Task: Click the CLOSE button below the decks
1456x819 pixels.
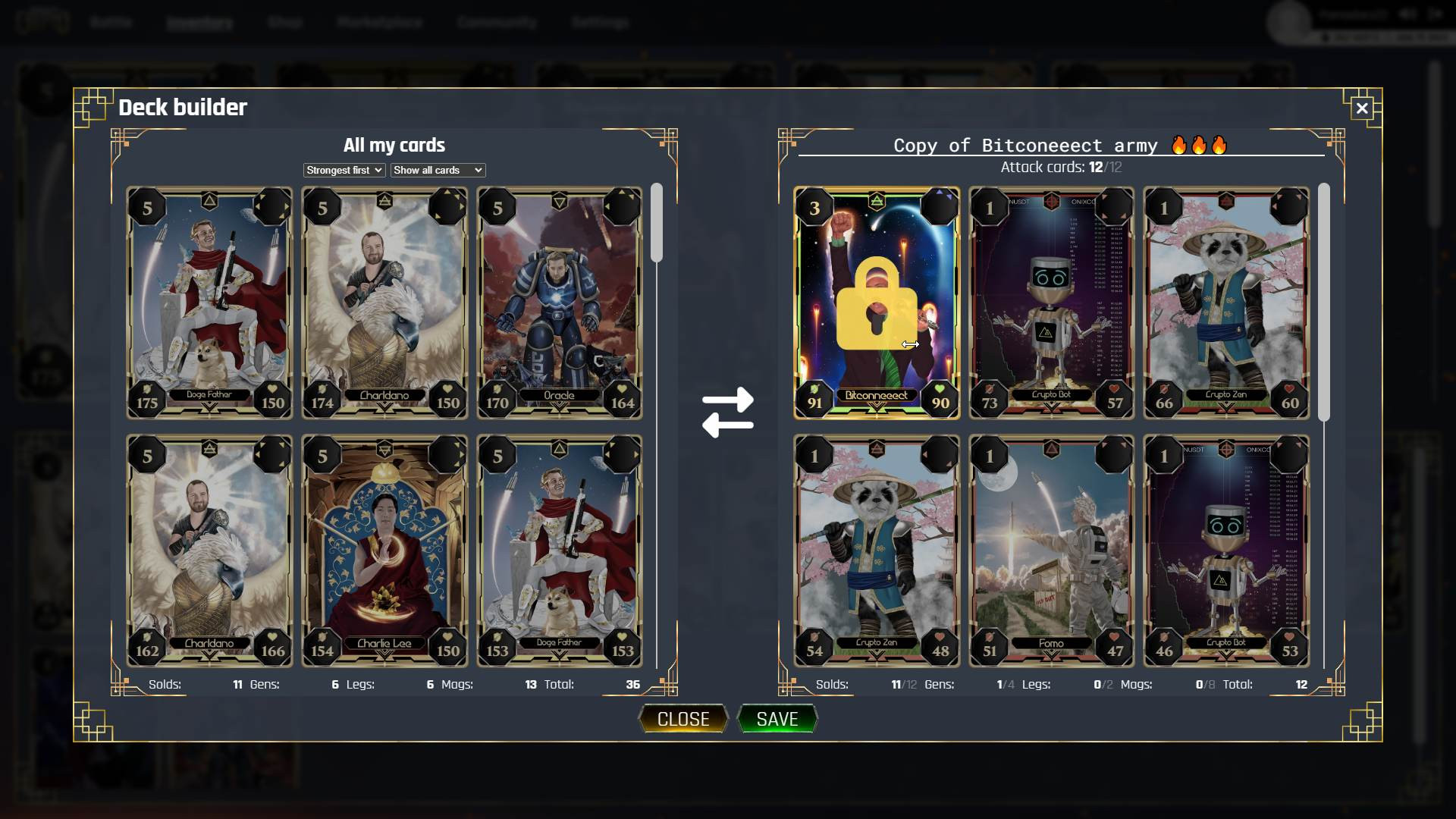Action: pos(682,719)
